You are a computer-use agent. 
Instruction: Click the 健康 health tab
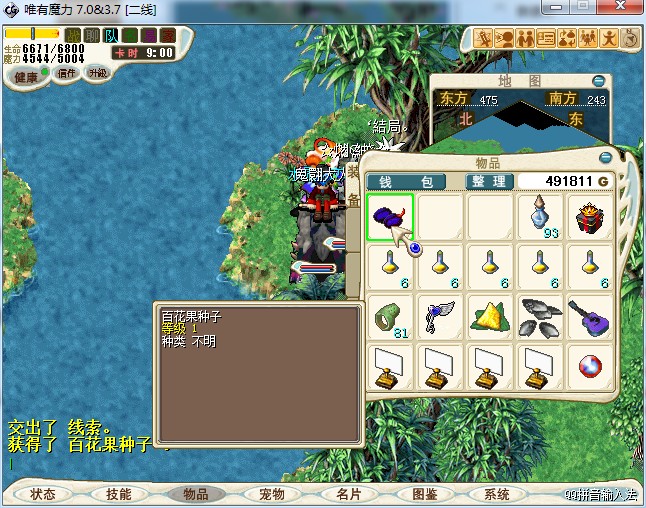[x=24, y=77]
